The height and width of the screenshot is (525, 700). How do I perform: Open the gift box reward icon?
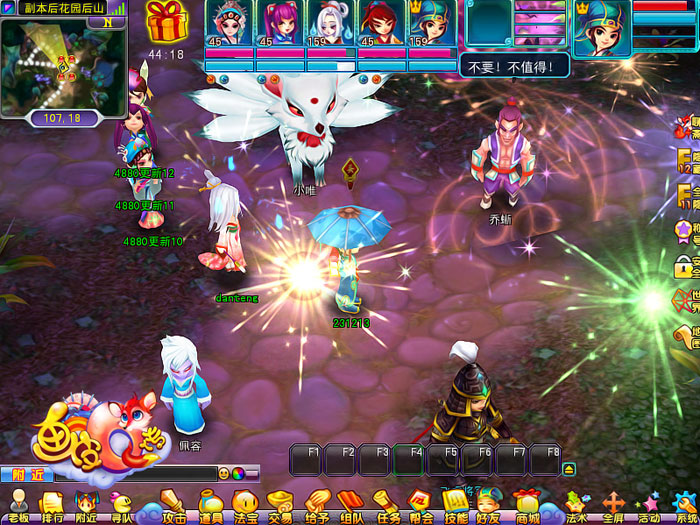tap(166, 22)
